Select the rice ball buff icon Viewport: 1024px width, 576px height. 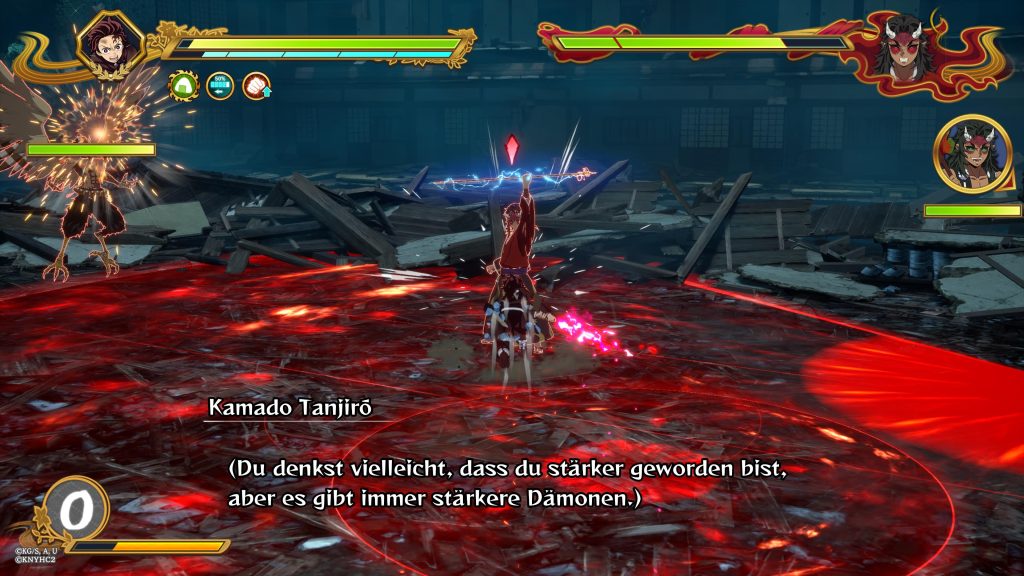(183, 86)
